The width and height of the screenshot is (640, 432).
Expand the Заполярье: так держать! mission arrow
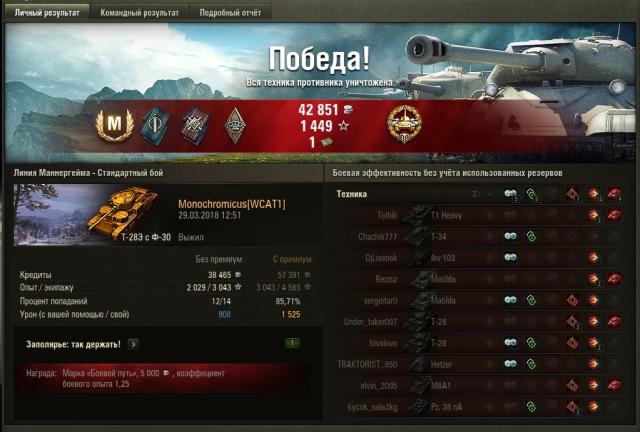(132, 344)
